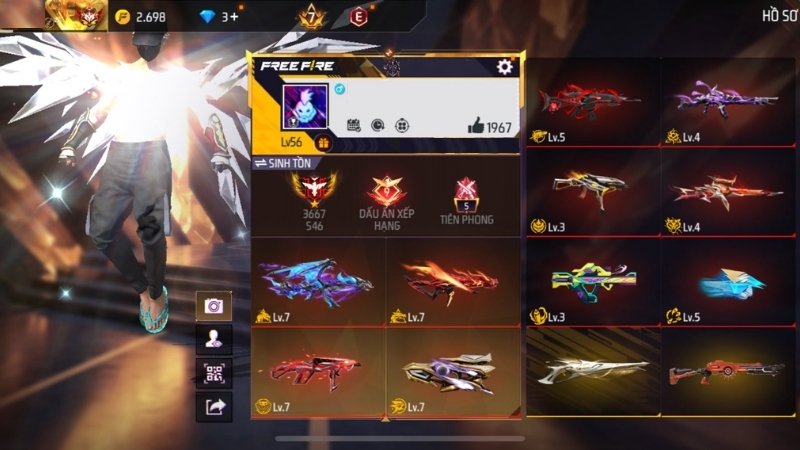
Task: Give a like with the thumbs-up
Action: point(477,126)
